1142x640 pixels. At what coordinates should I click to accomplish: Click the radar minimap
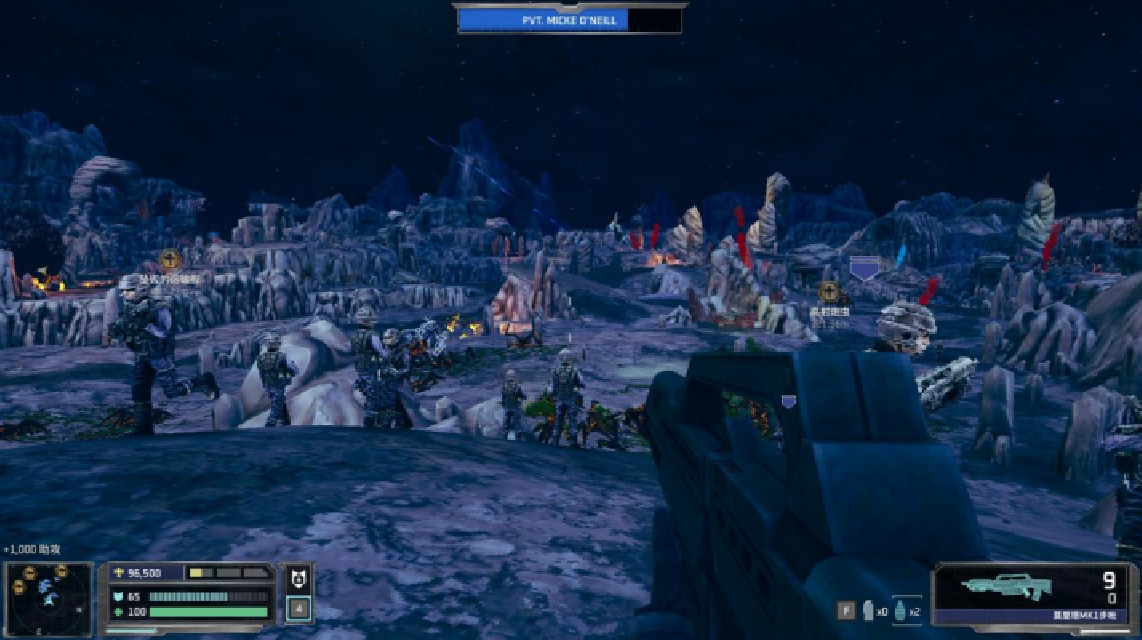pyautogui.click(x=47, y=598)
